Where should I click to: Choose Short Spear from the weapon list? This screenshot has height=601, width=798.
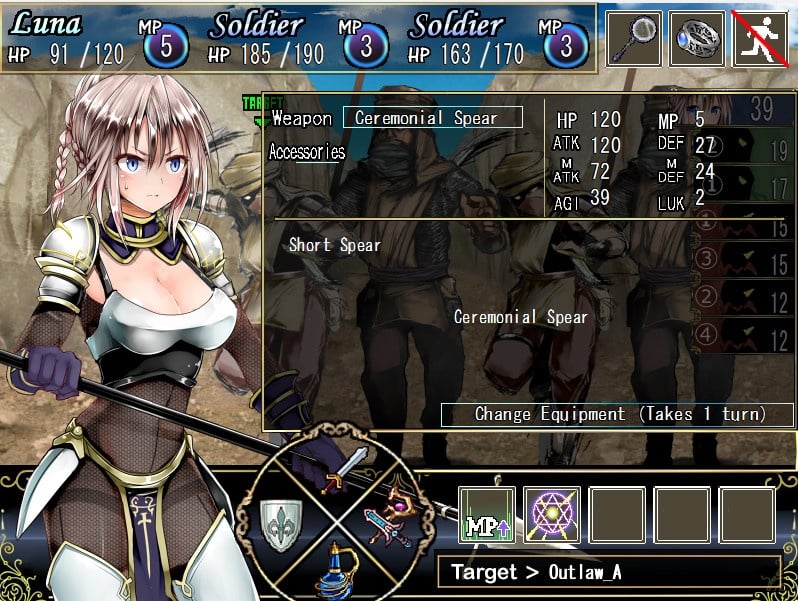[335, 245]
